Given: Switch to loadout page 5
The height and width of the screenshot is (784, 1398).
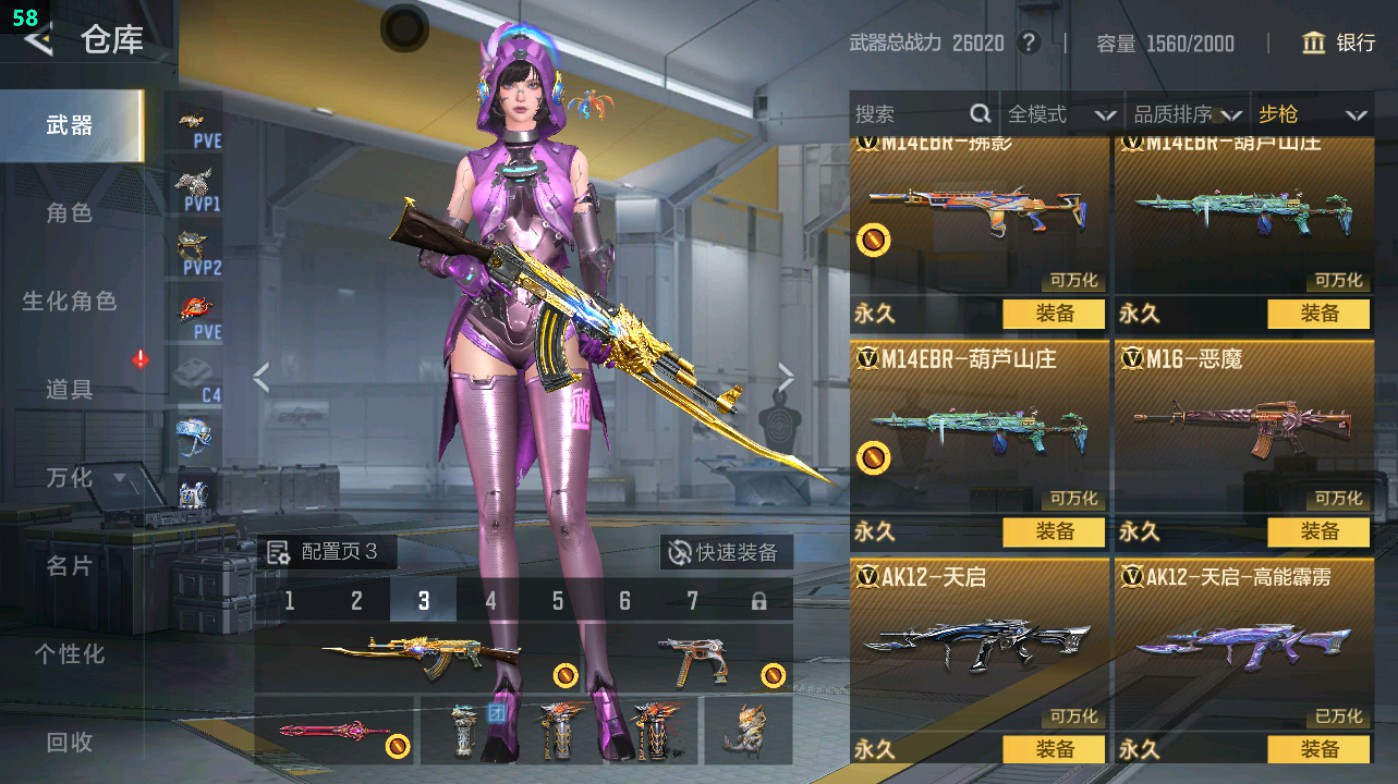Looking at the screenshot, I should [x=557, y=601].
